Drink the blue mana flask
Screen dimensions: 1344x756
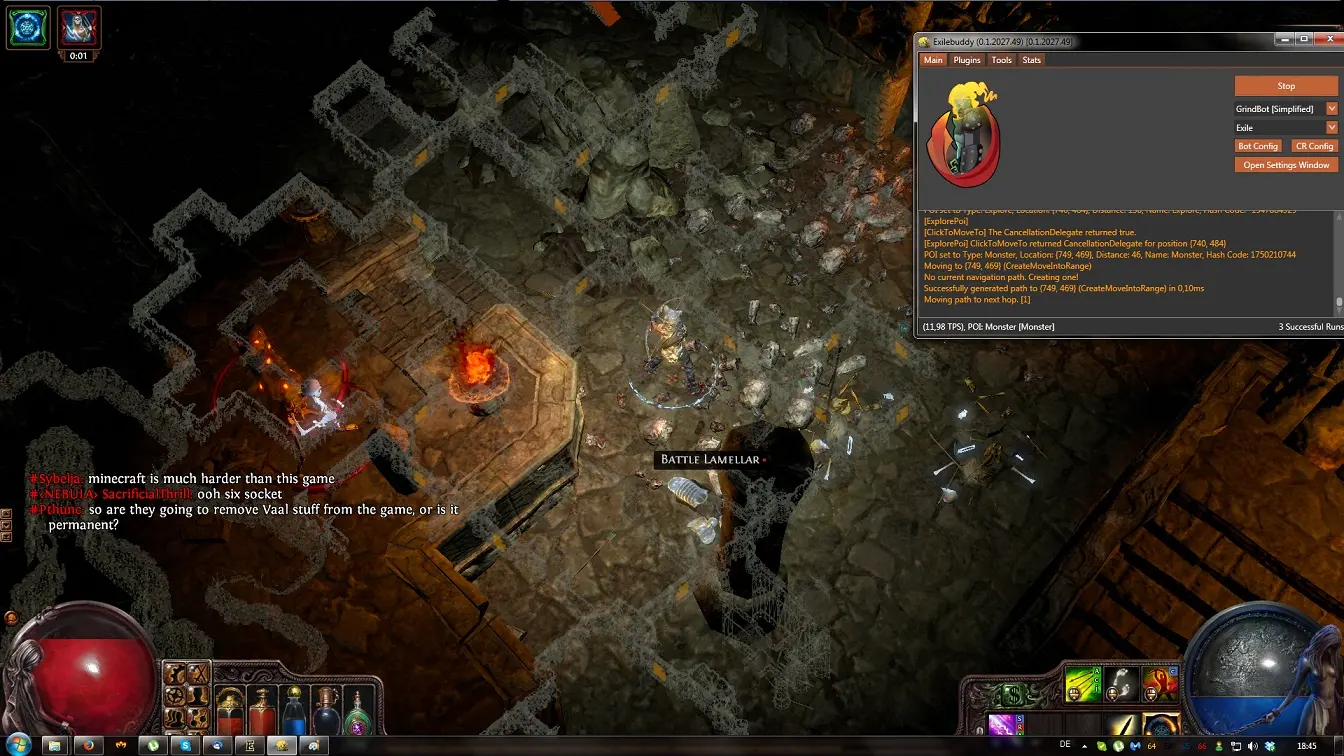pyautogui.click(x=294, y=712)
